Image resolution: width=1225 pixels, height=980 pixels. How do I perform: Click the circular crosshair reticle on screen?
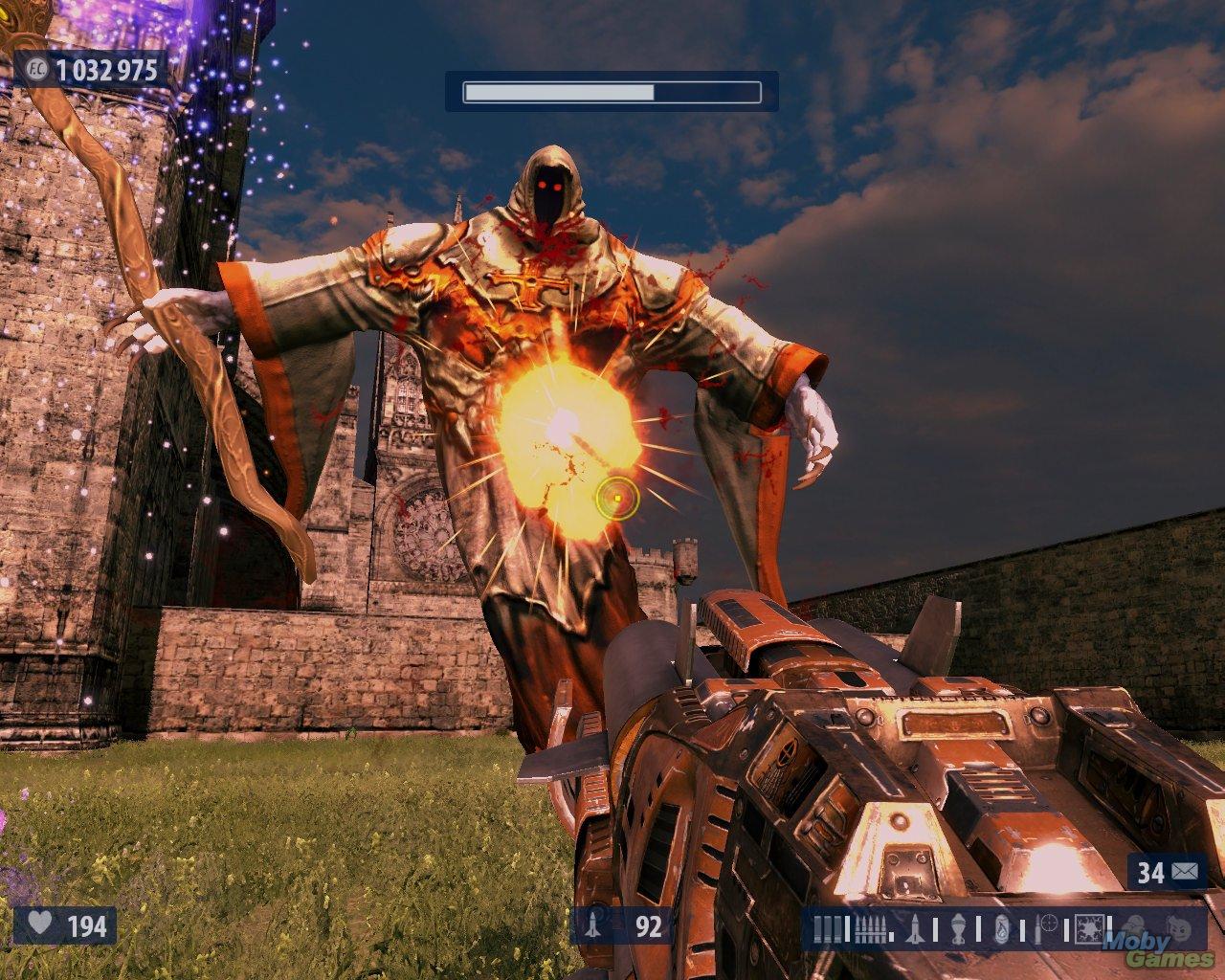[617, 497]
